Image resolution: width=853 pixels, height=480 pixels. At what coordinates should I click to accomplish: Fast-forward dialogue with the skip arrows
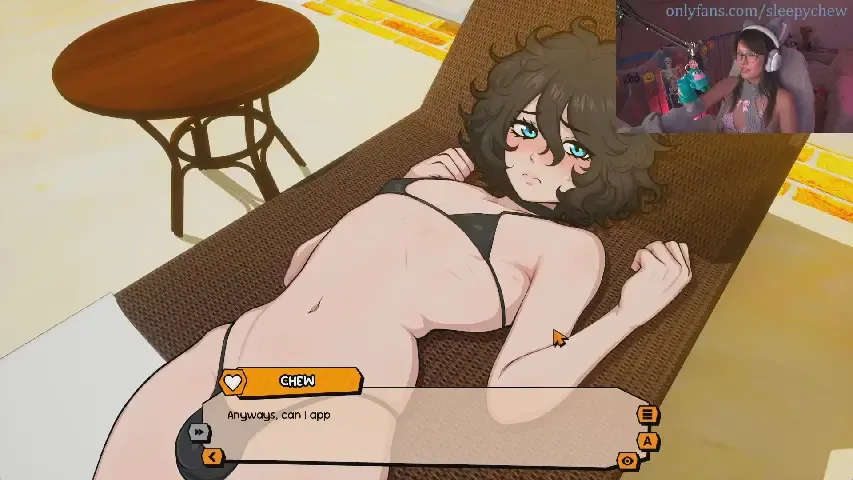coord(199,432)
